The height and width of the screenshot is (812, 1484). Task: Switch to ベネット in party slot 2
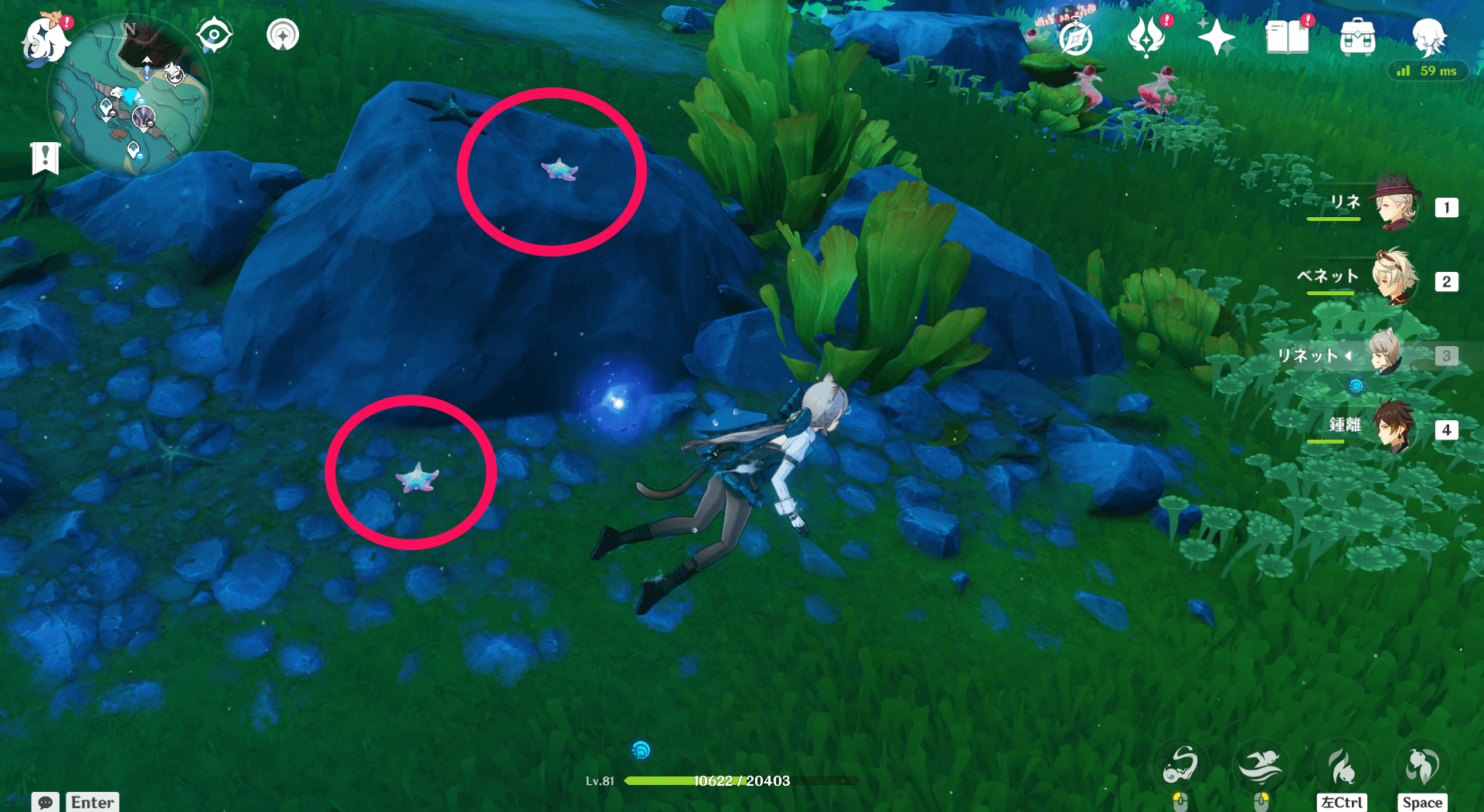(x=1396, y=281)
